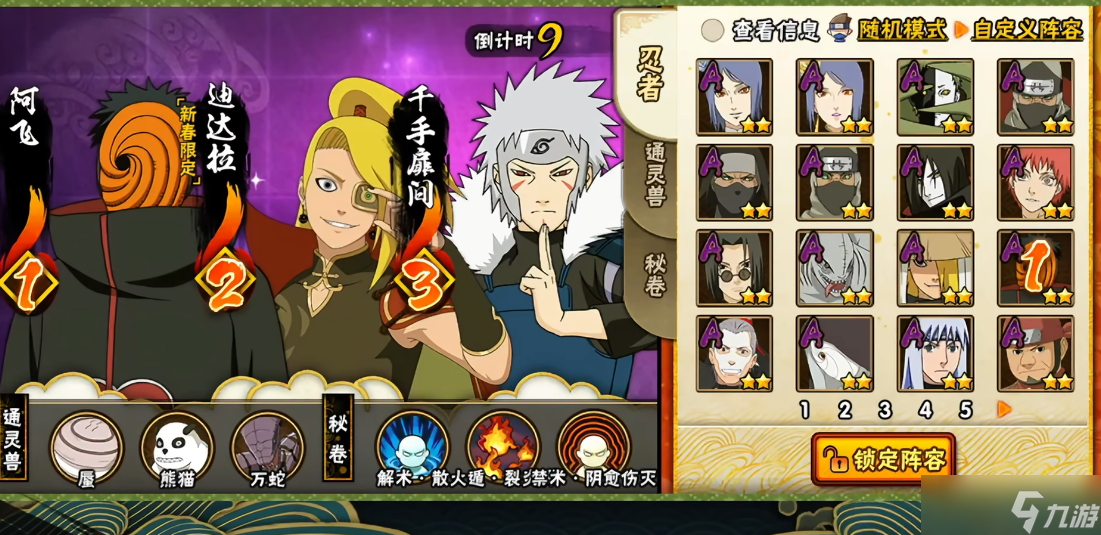Jump to ninja list page 5

tap(965, 409)
